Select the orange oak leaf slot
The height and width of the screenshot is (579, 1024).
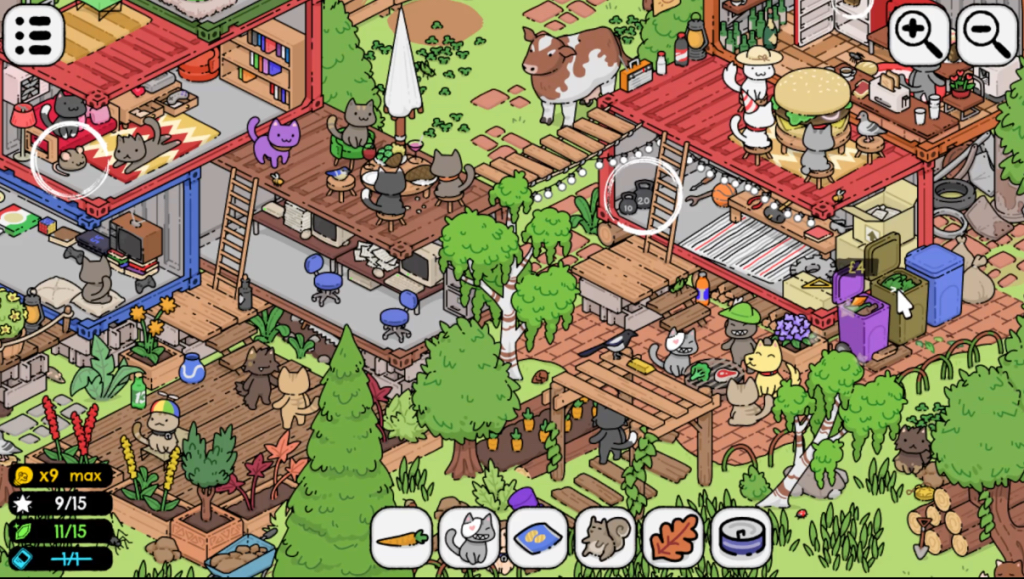[x=672, y=537]
